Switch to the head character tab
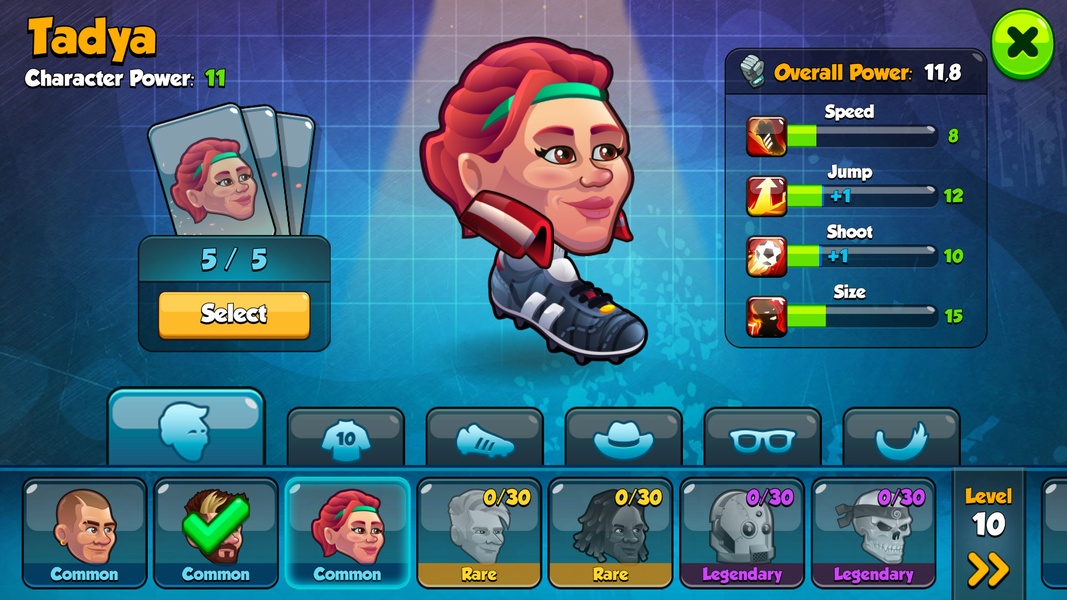 pos(186,429)
